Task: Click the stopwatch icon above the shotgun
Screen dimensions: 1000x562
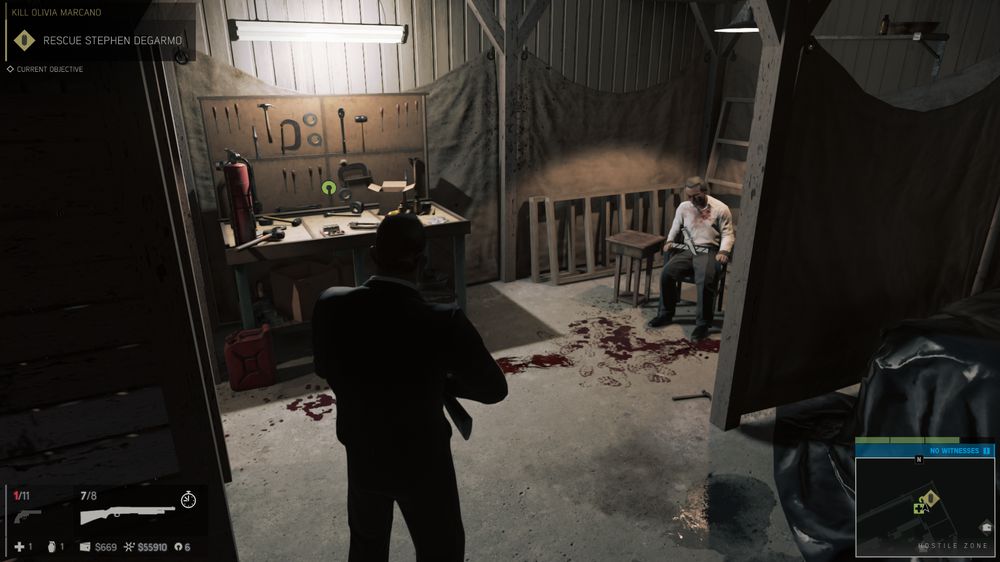Action: [x=188, y=498]
